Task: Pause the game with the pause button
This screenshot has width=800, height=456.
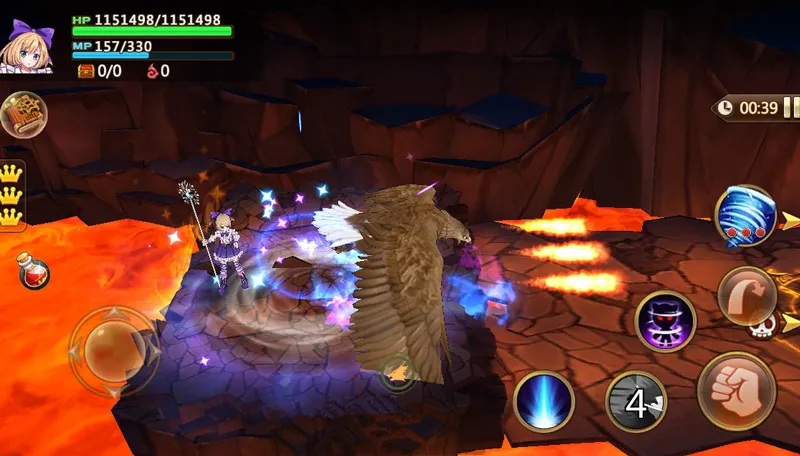Action: coord(790,108)
